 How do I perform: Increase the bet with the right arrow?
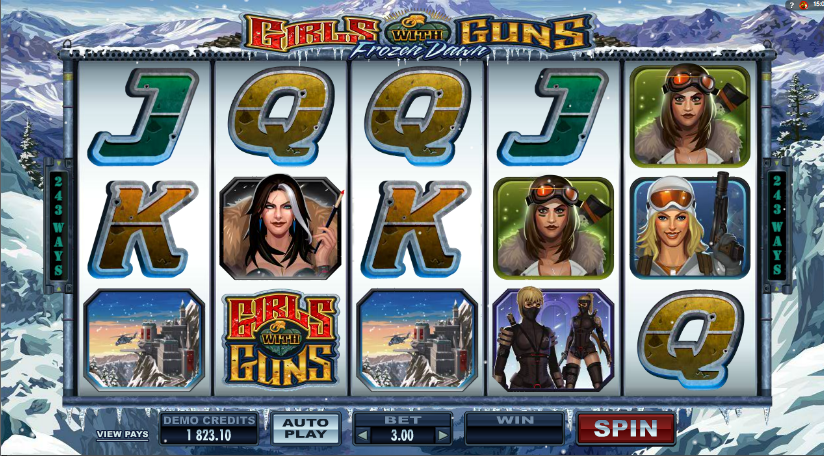coord(442,435)
